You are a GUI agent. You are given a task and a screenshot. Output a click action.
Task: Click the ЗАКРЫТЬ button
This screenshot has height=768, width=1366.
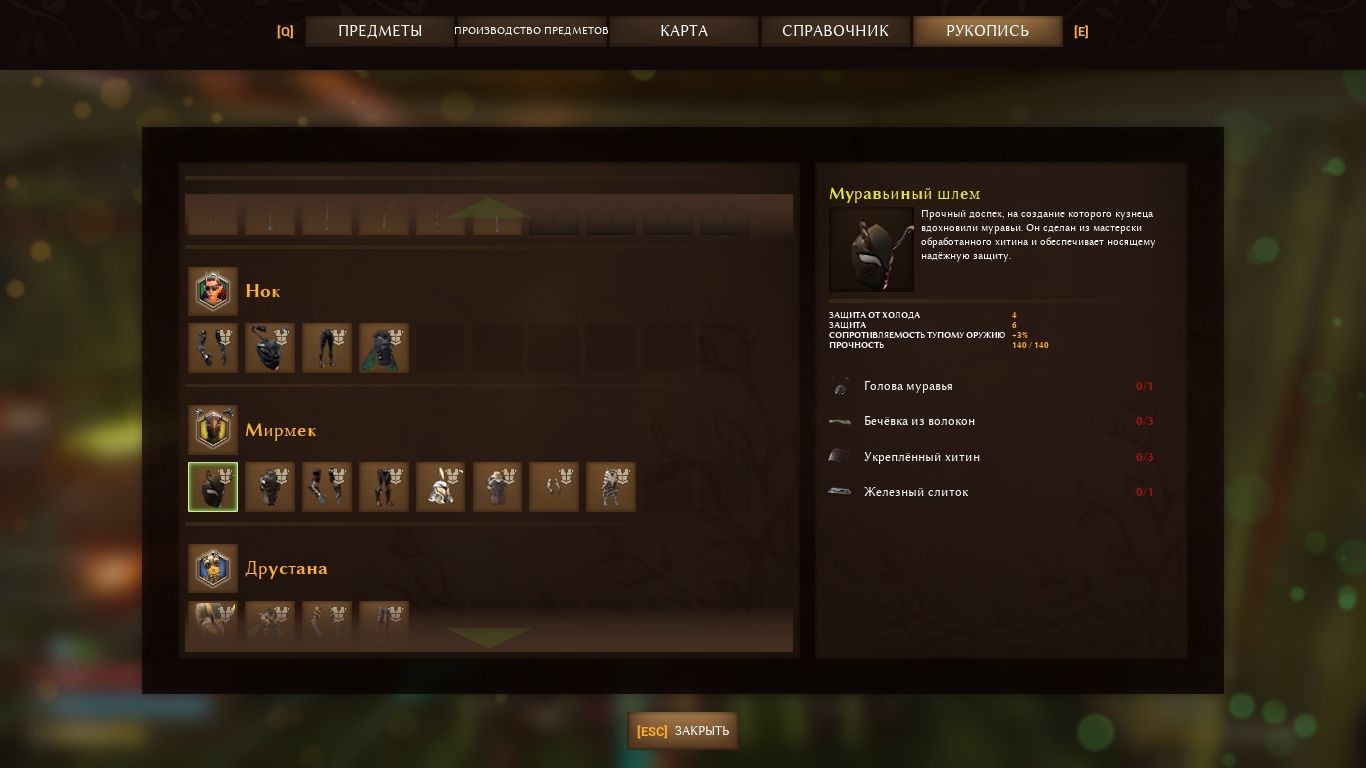point(682,731)
